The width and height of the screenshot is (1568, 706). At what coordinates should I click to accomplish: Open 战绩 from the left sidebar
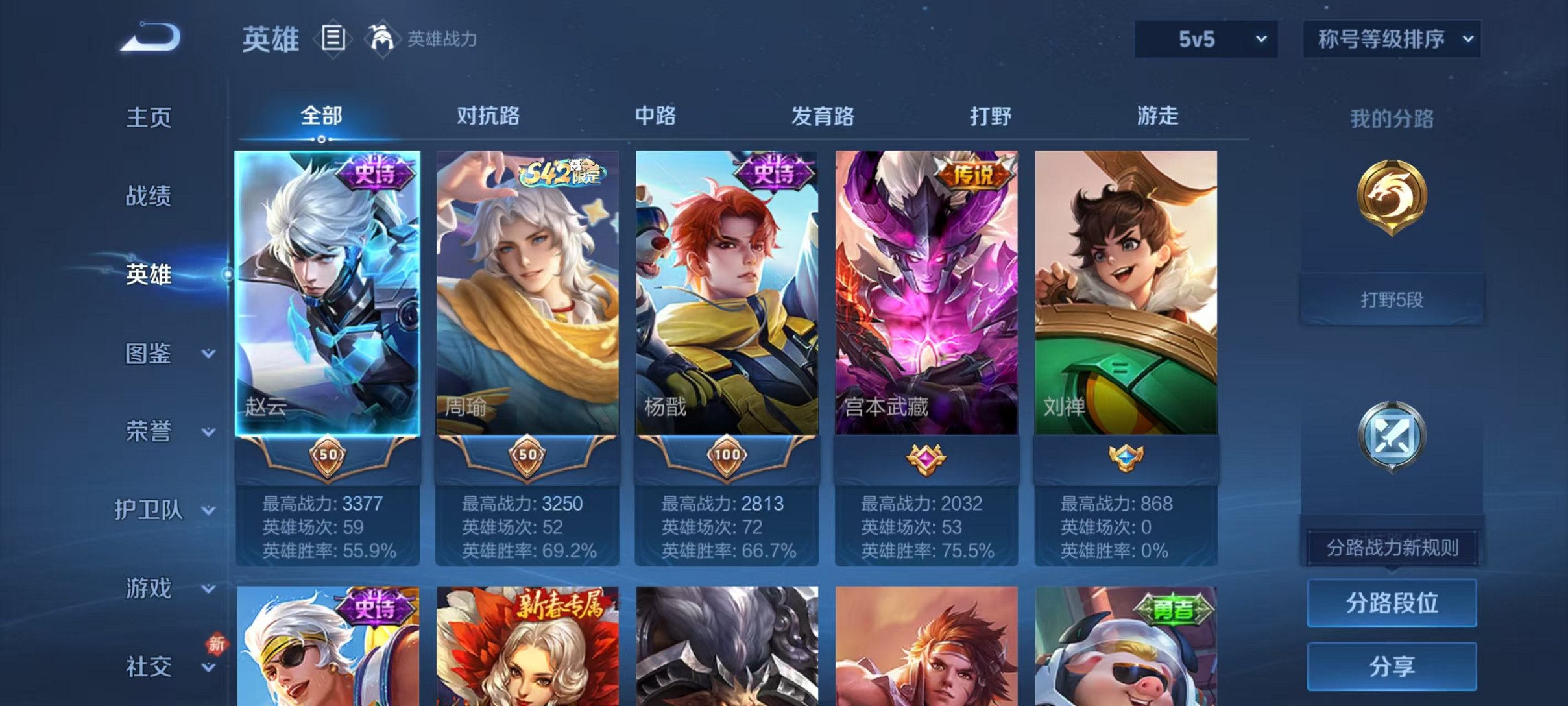click(148, 197)
